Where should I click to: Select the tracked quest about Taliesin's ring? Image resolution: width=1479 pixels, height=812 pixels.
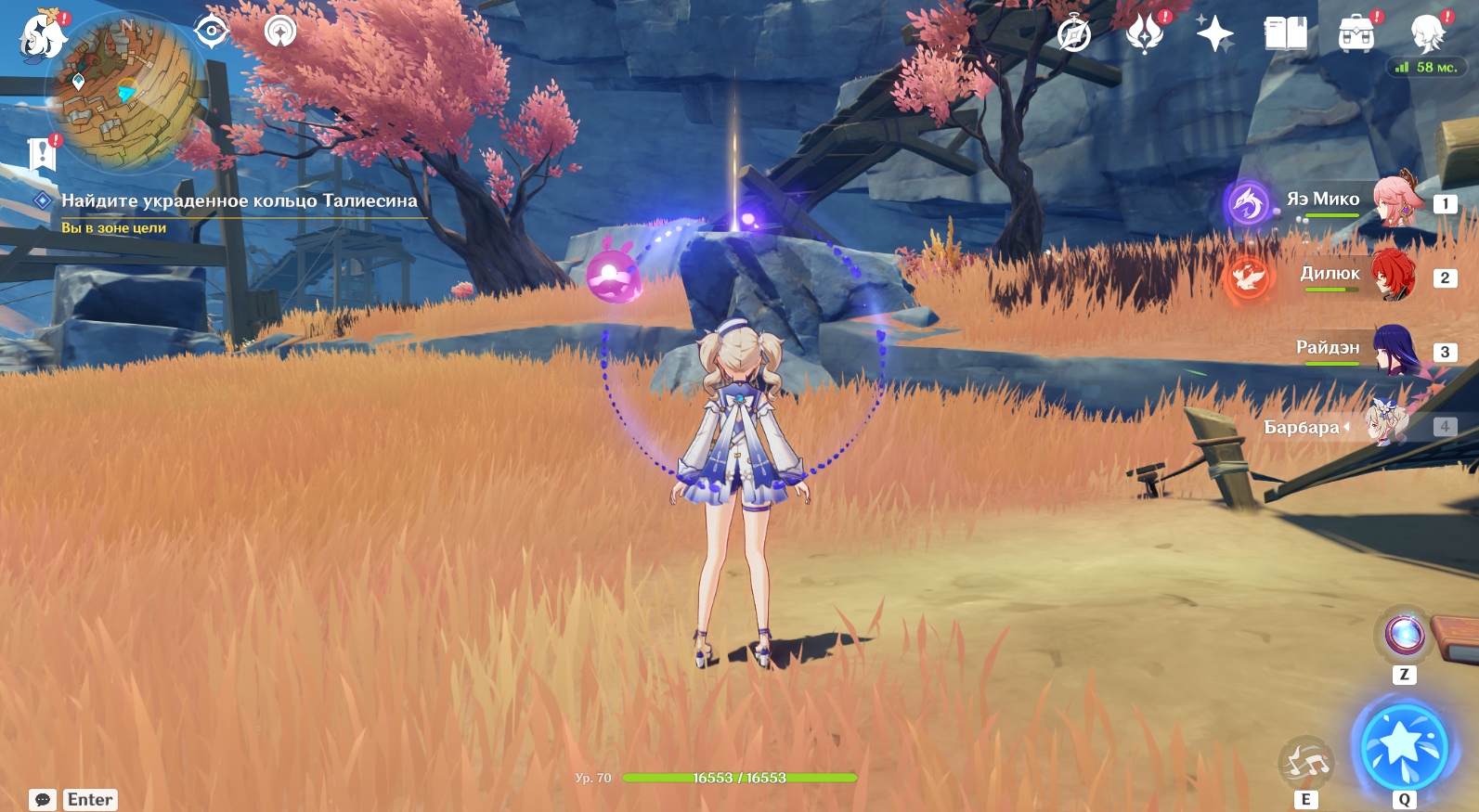[239, 200]
